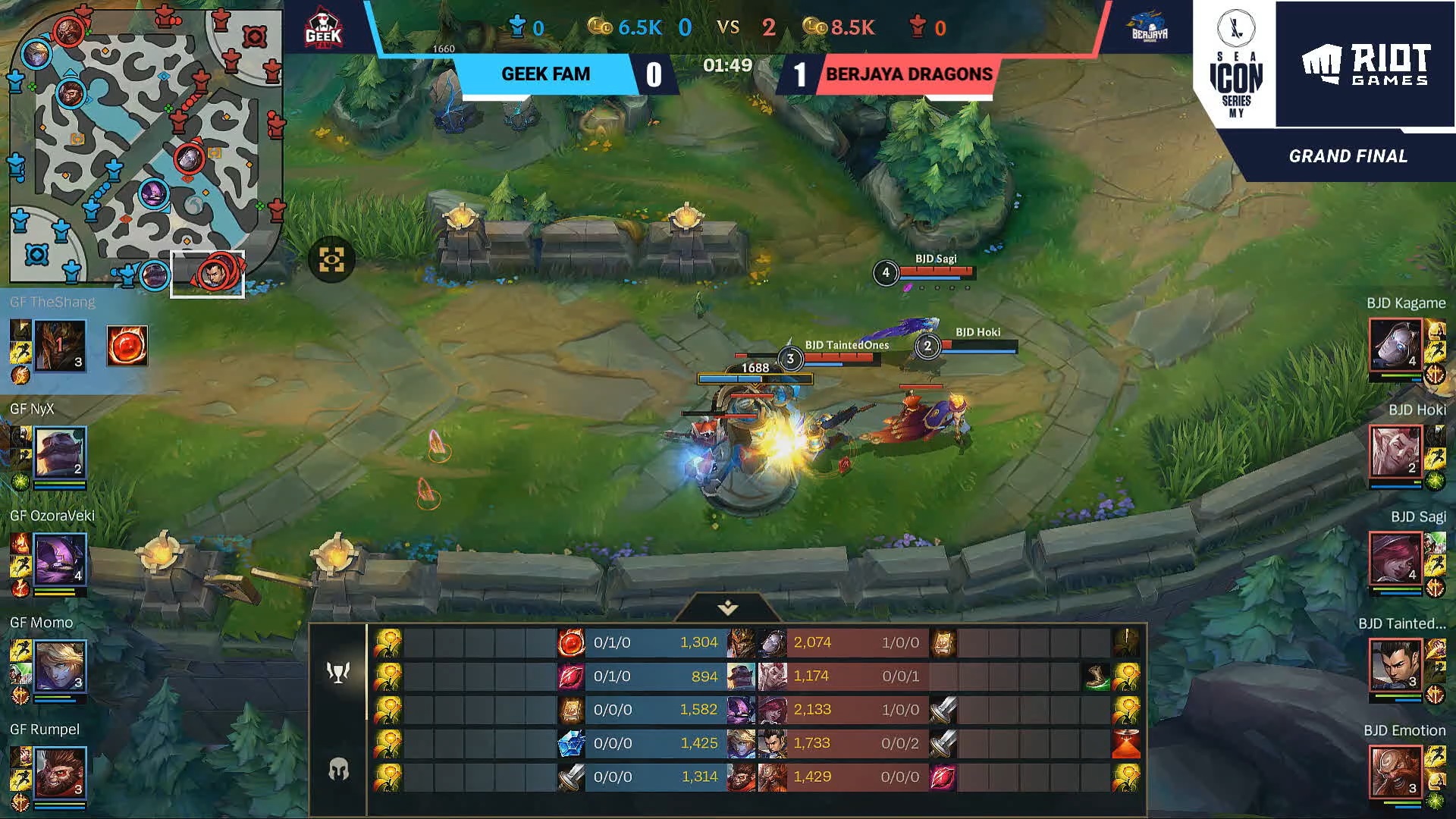
Task: Select BJD Emotion's champion portrait
Action: point(1395,773)
